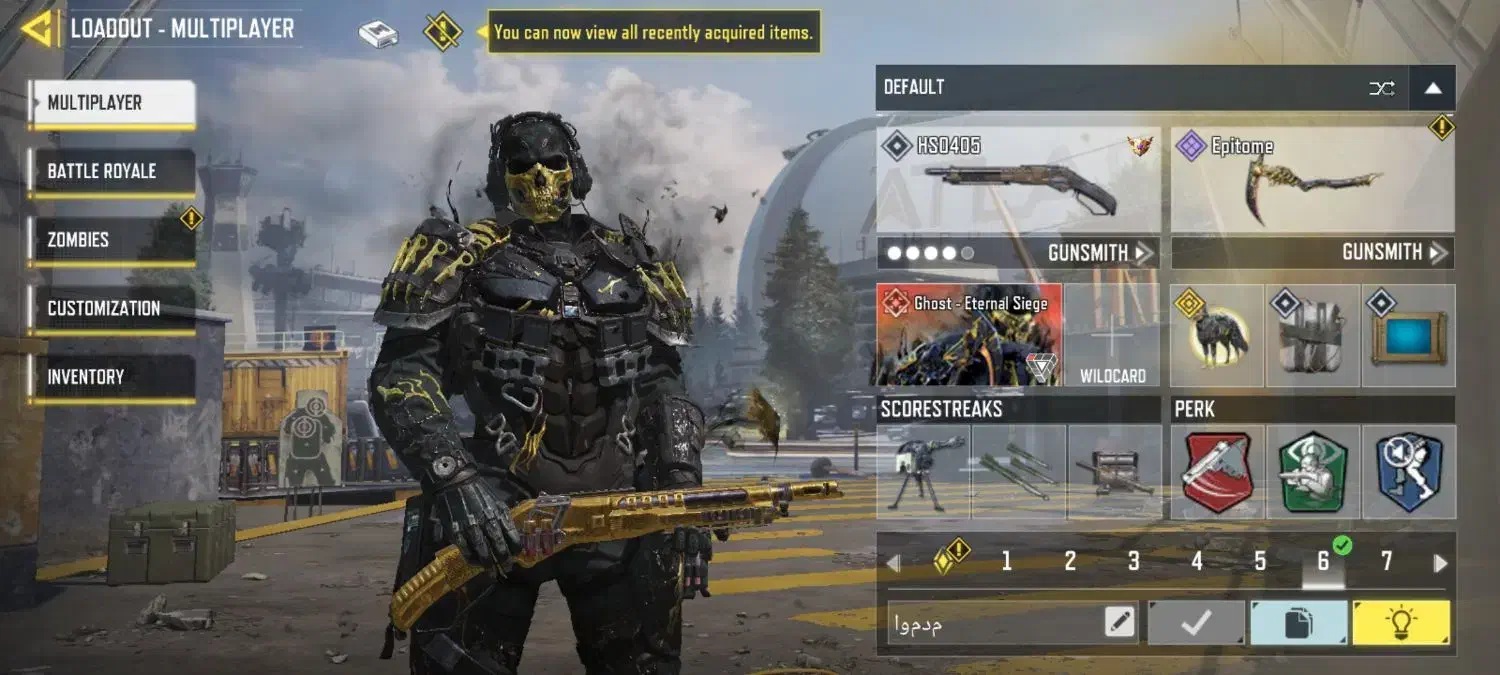The width and height of the screenshot is (1500, 675).
Task: Select the Epitome secondary weapon slot
Action: click(1312, 180)
